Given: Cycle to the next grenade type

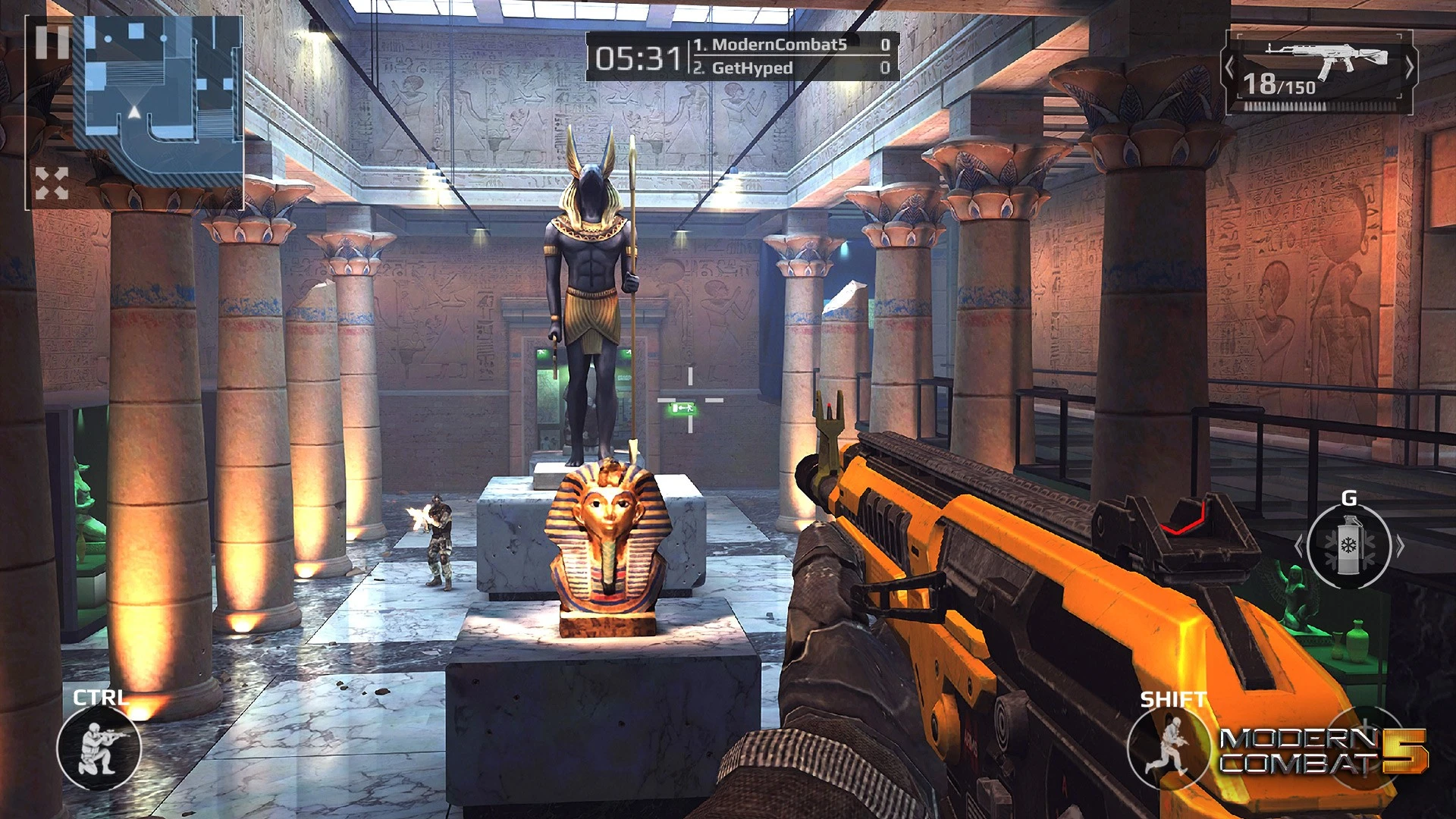Looking at the screenshot, I should click(1400, 546).
